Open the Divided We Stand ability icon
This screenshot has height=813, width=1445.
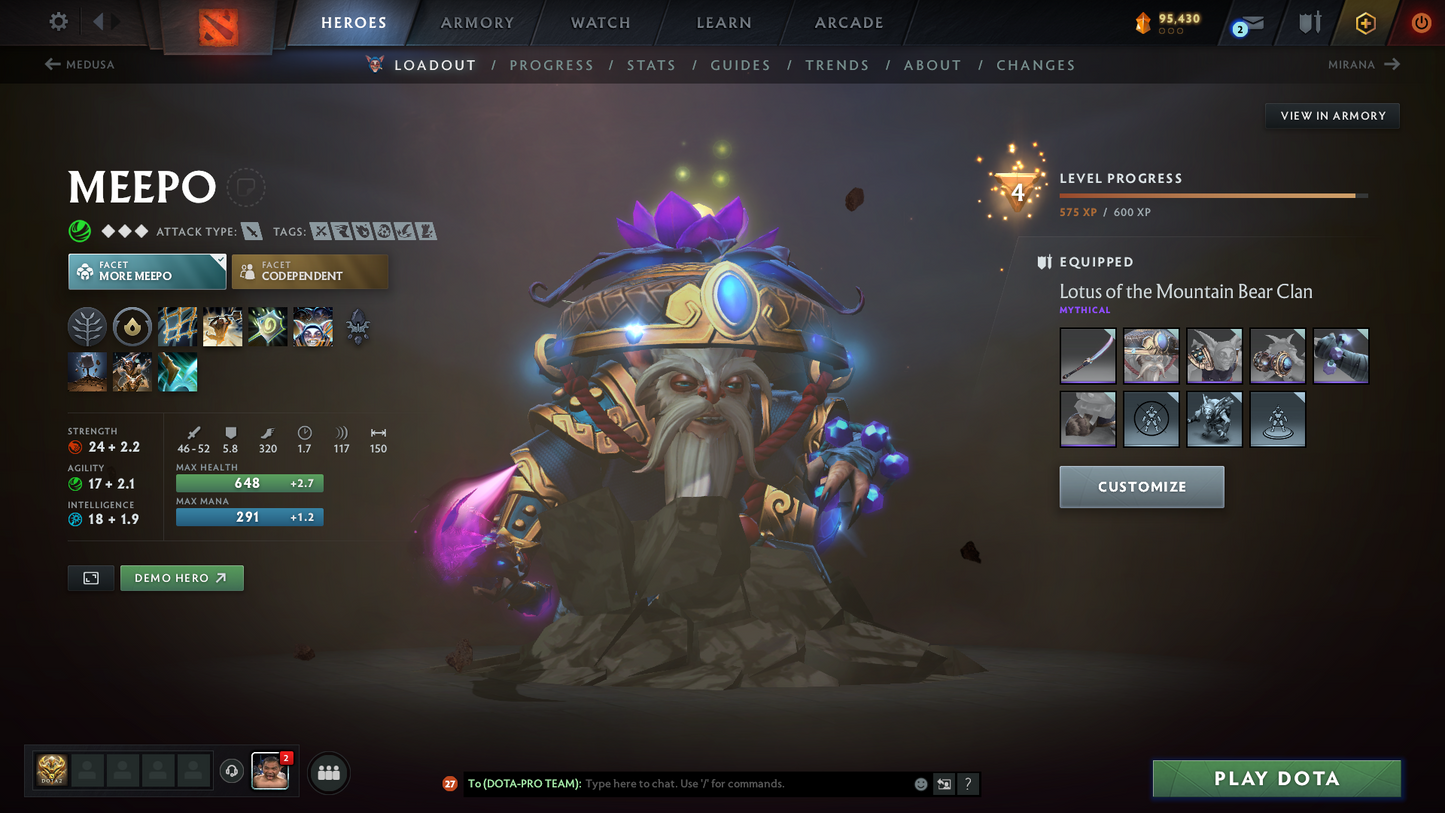(x=312, y=325)
